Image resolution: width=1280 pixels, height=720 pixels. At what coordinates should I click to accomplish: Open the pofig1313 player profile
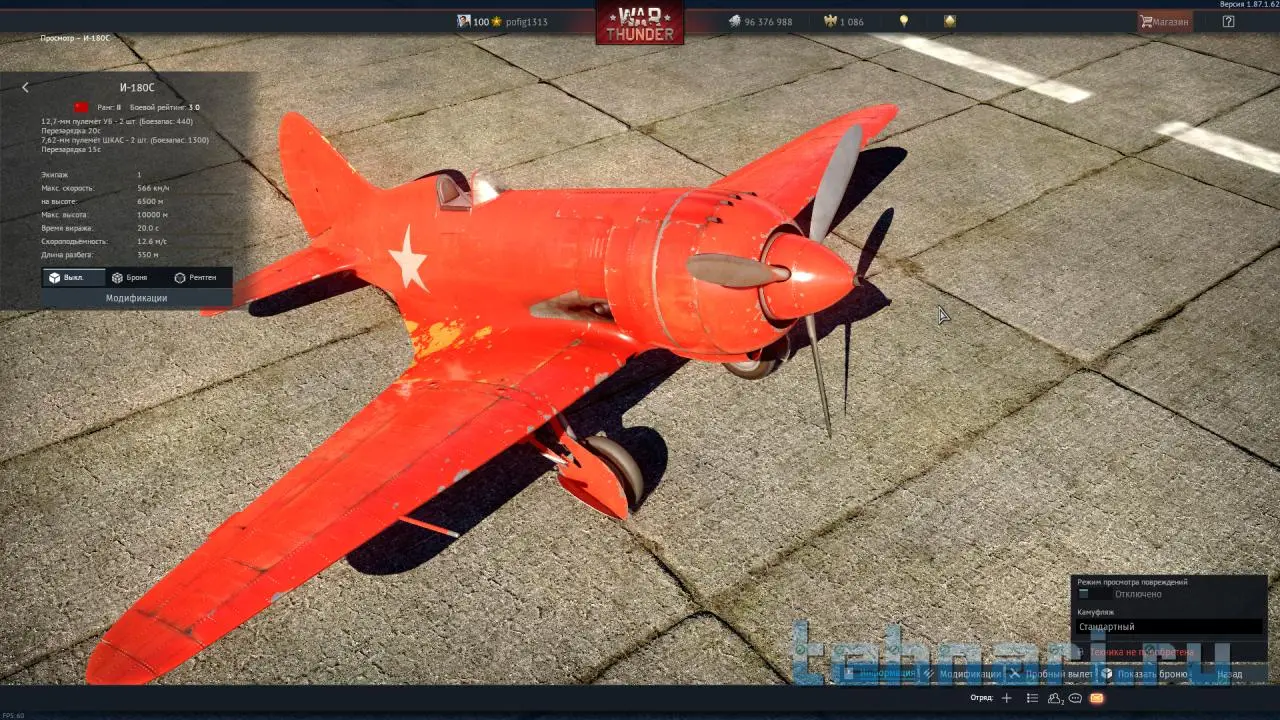pyautogui.click(x=526, y=21)
